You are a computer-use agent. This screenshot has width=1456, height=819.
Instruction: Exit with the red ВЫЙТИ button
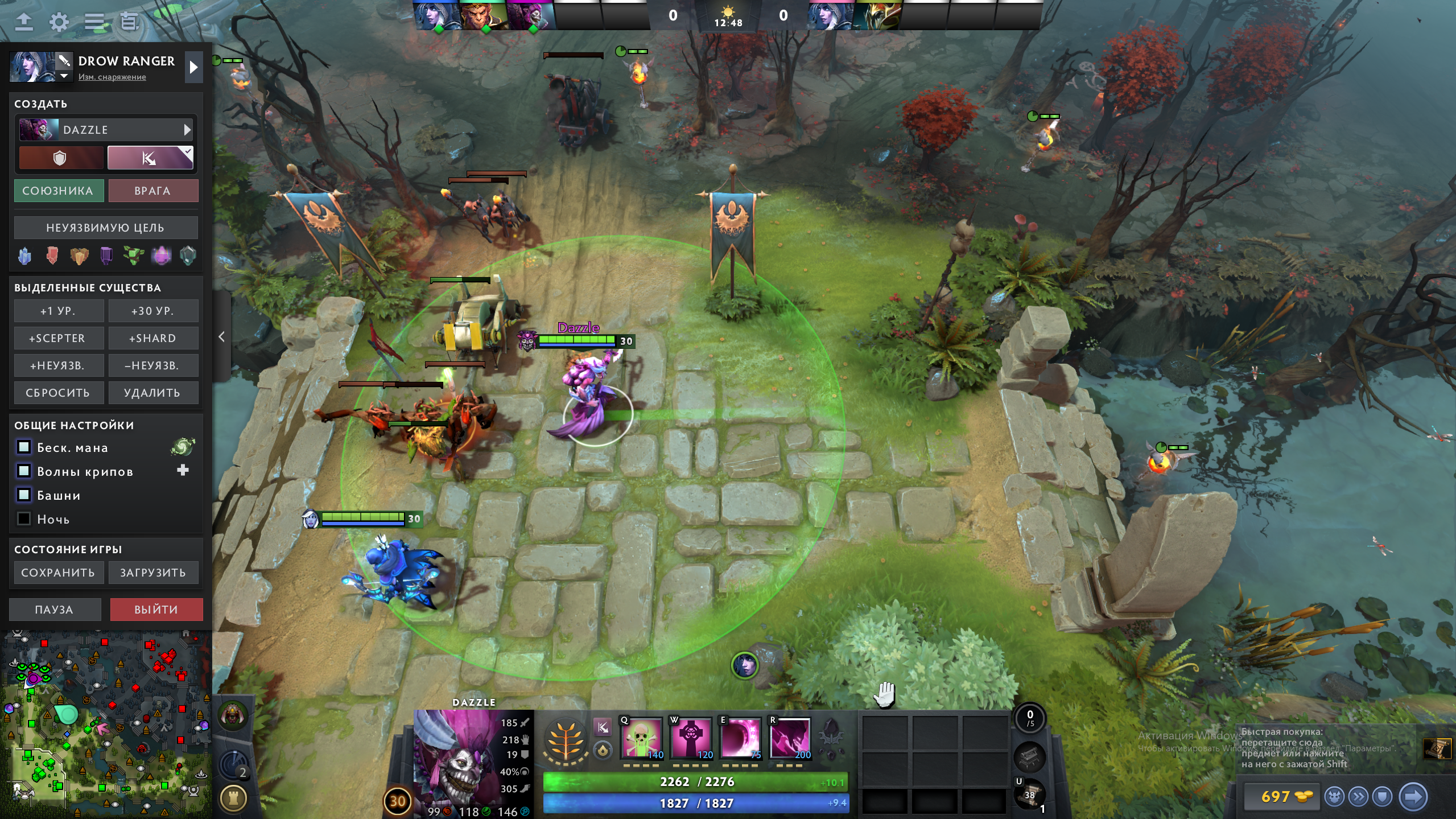[156, 610]
